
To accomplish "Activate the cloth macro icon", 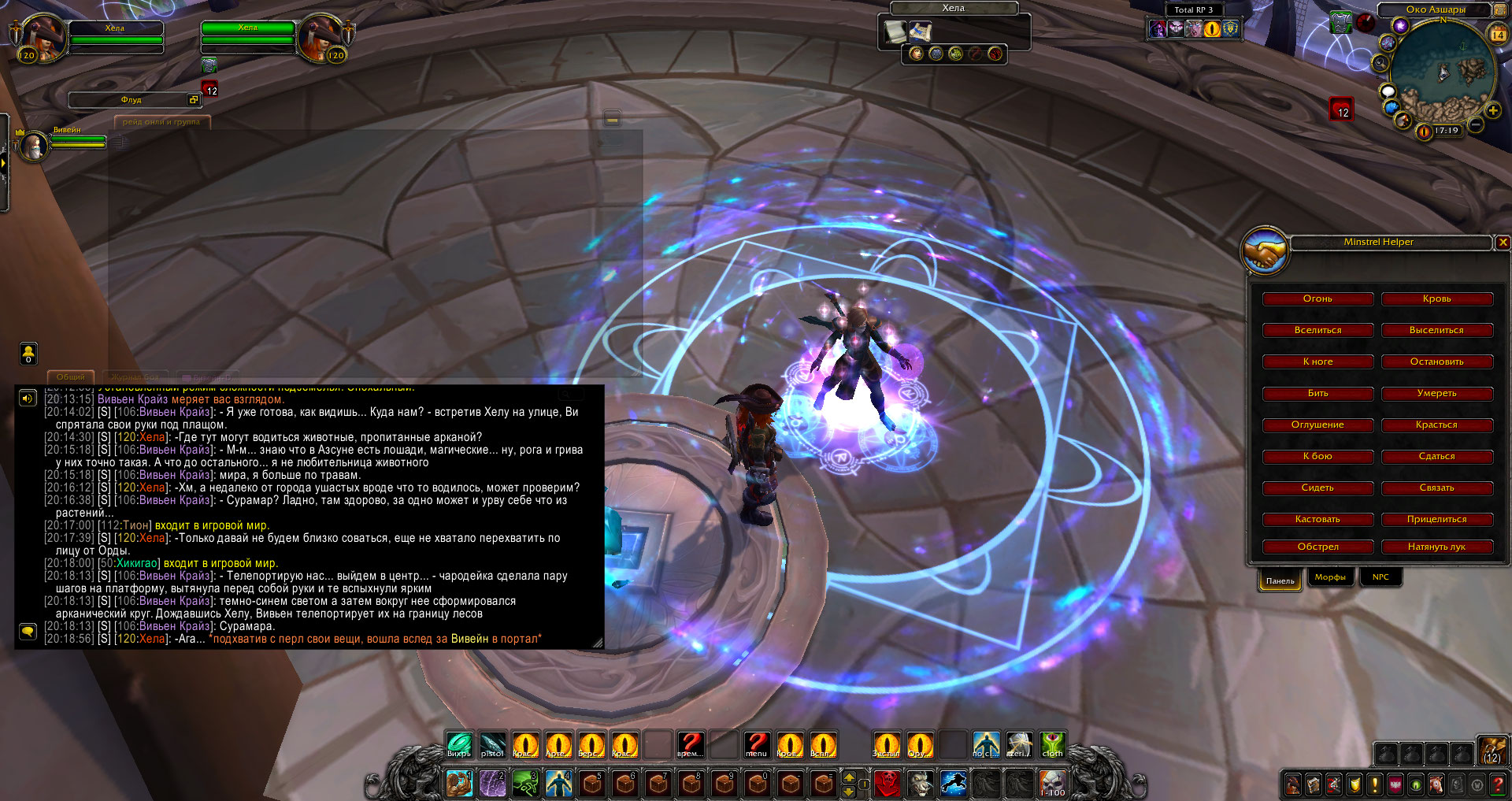I will [x=1052, y=744].
